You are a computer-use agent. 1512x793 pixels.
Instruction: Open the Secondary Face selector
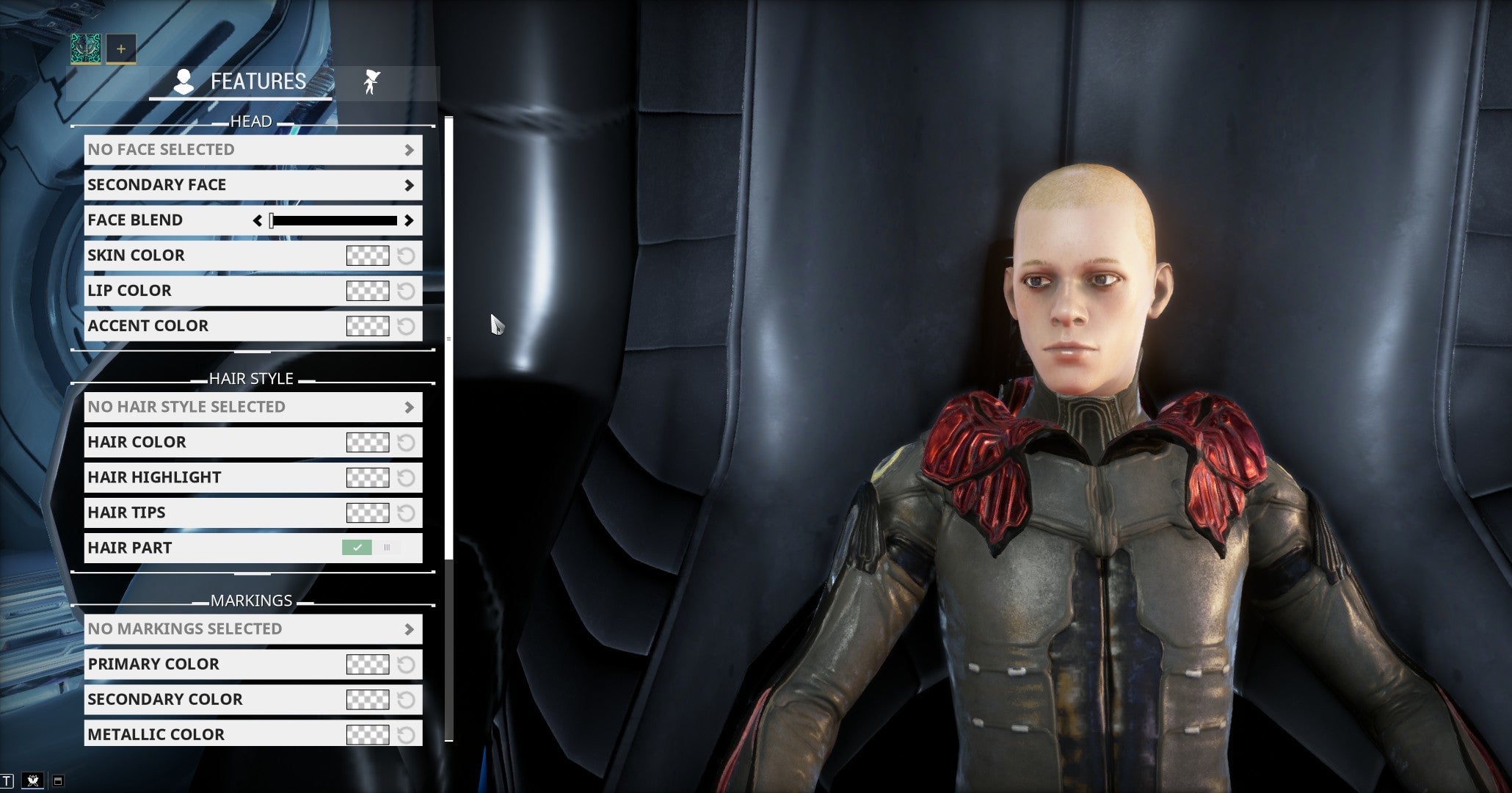tap(252, 185)
